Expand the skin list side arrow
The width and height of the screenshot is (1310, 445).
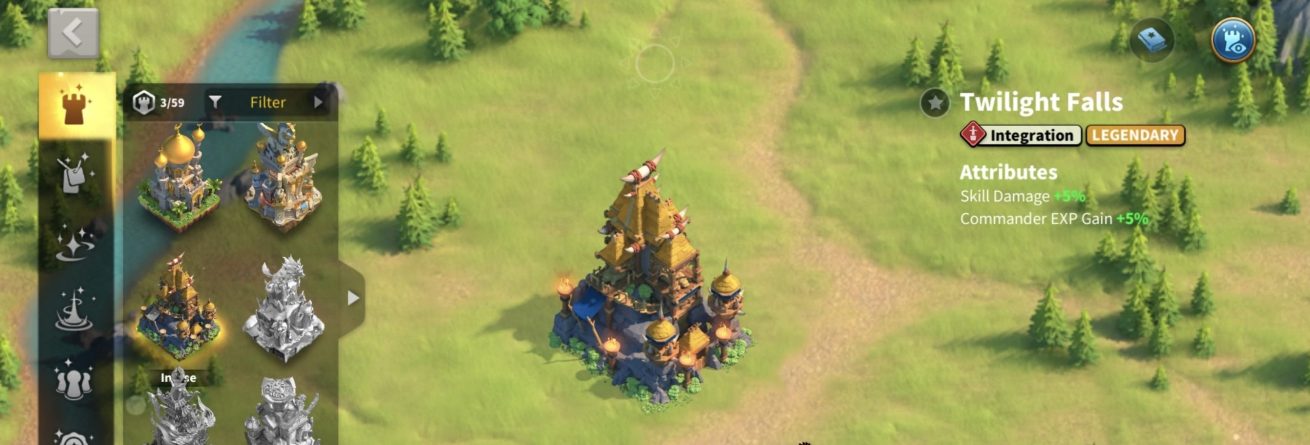(352, 298)
